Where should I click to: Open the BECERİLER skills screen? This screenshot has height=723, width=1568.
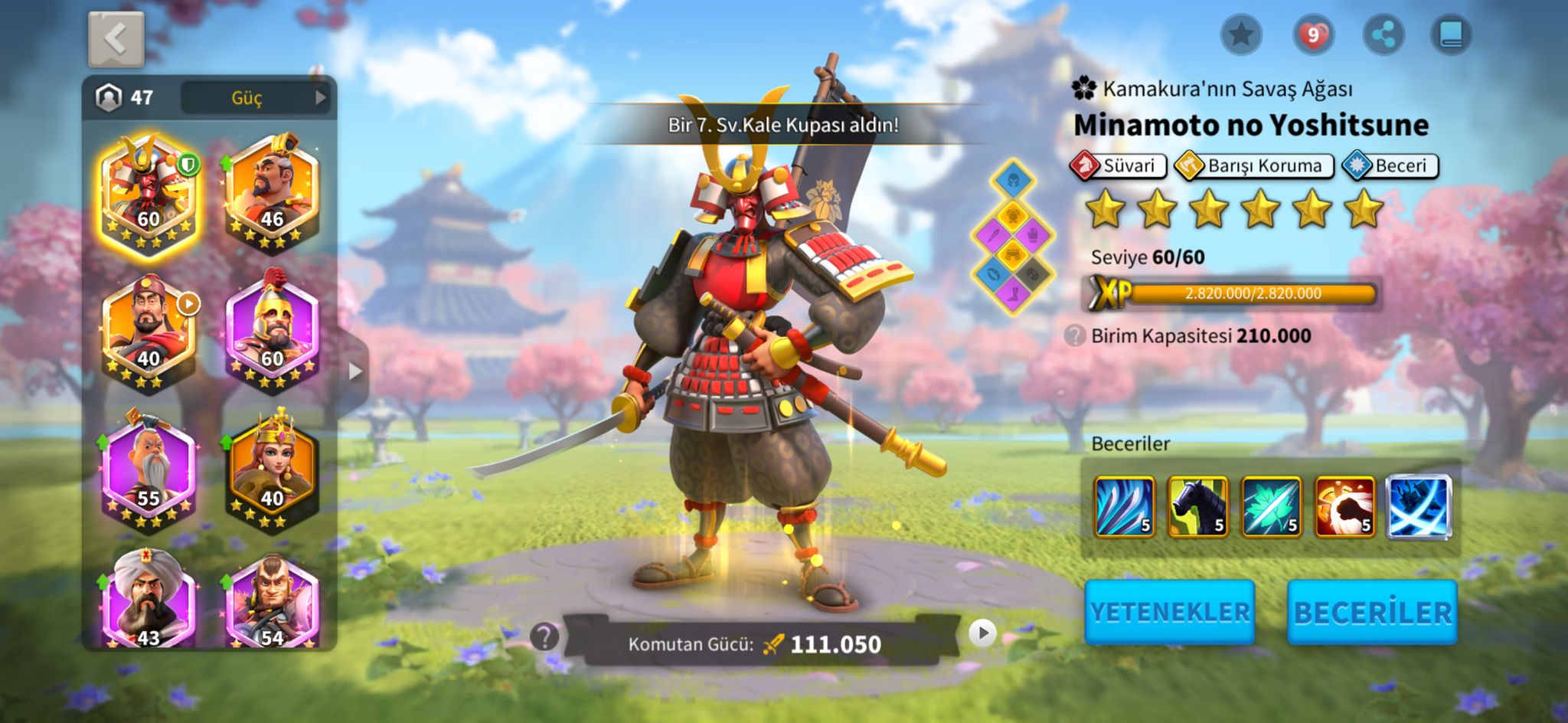point(1372,612)
